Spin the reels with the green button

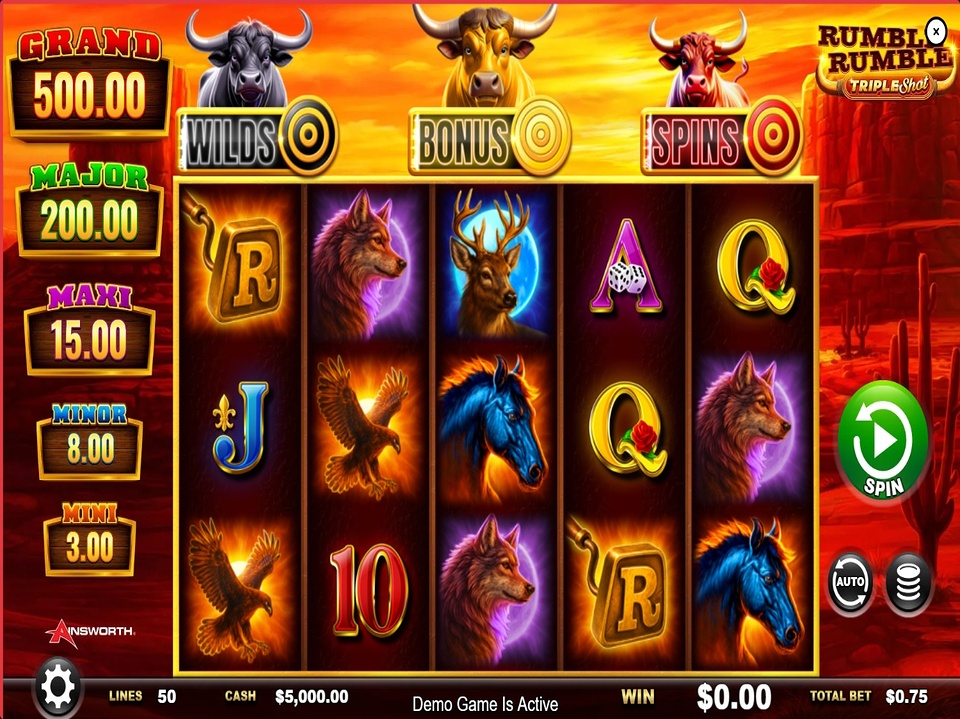[882, 442]
